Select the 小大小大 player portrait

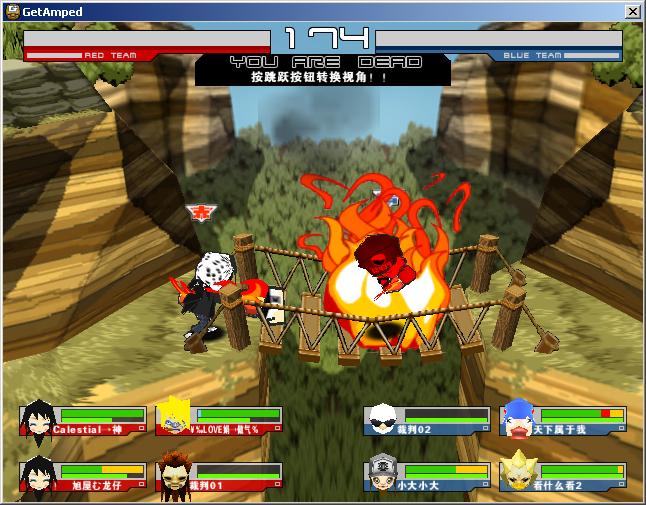coord(382,474)
